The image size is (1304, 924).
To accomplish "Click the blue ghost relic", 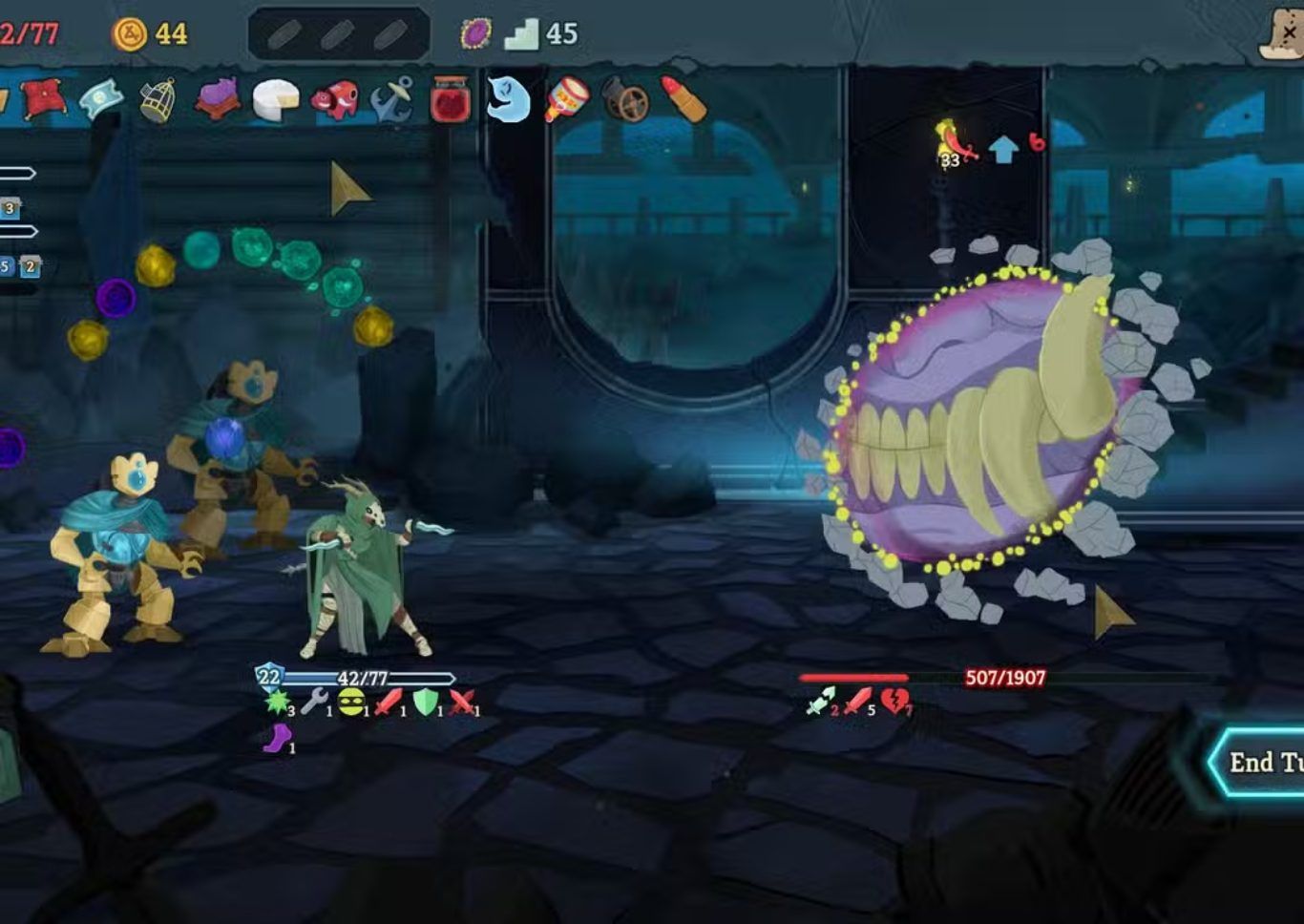I will [x=508, y=98].
